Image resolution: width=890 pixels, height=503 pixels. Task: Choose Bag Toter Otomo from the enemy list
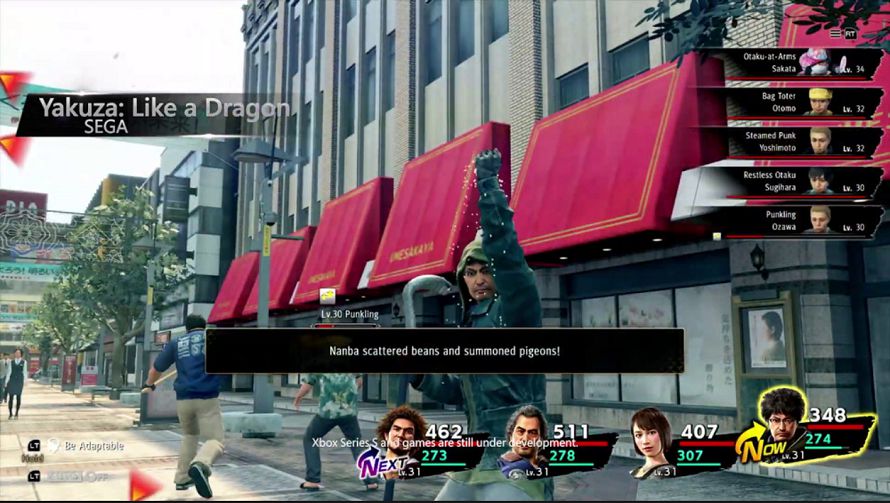click(x=790, y=103)
